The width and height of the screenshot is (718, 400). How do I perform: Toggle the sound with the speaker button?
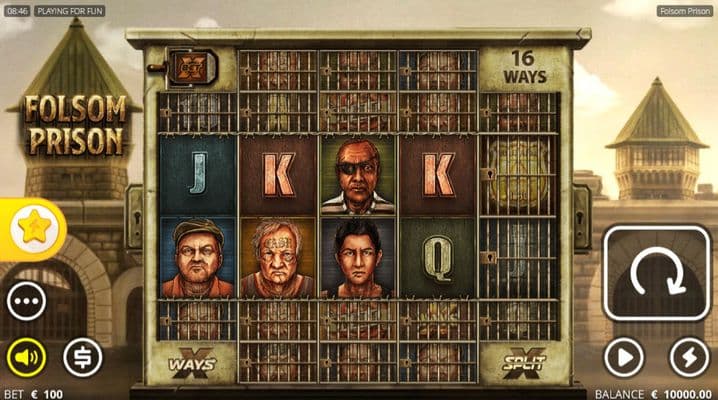click(26, 357)
